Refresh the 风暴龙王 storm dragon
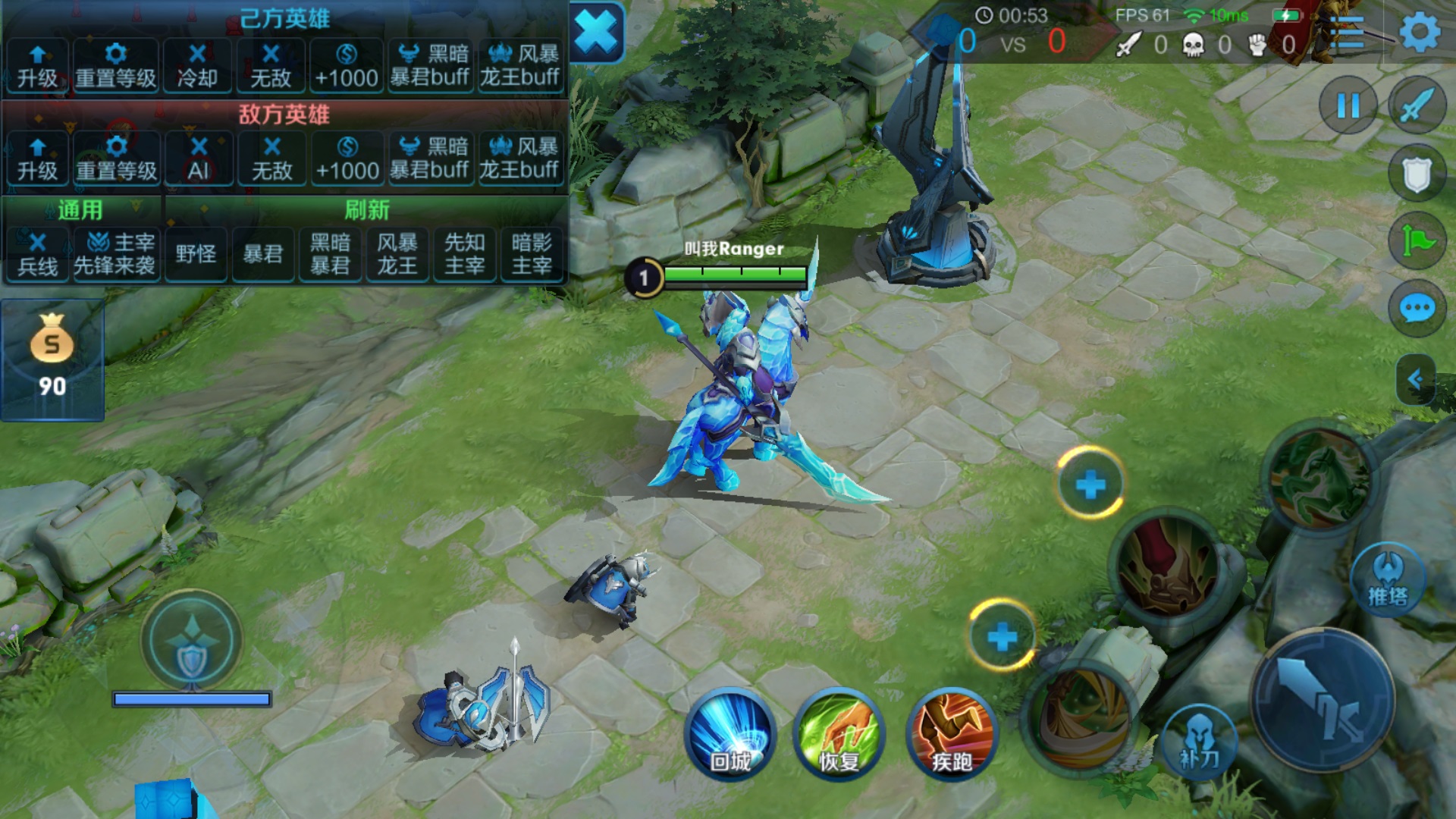Screen dimensions: 1456x819 pos(397,254)
